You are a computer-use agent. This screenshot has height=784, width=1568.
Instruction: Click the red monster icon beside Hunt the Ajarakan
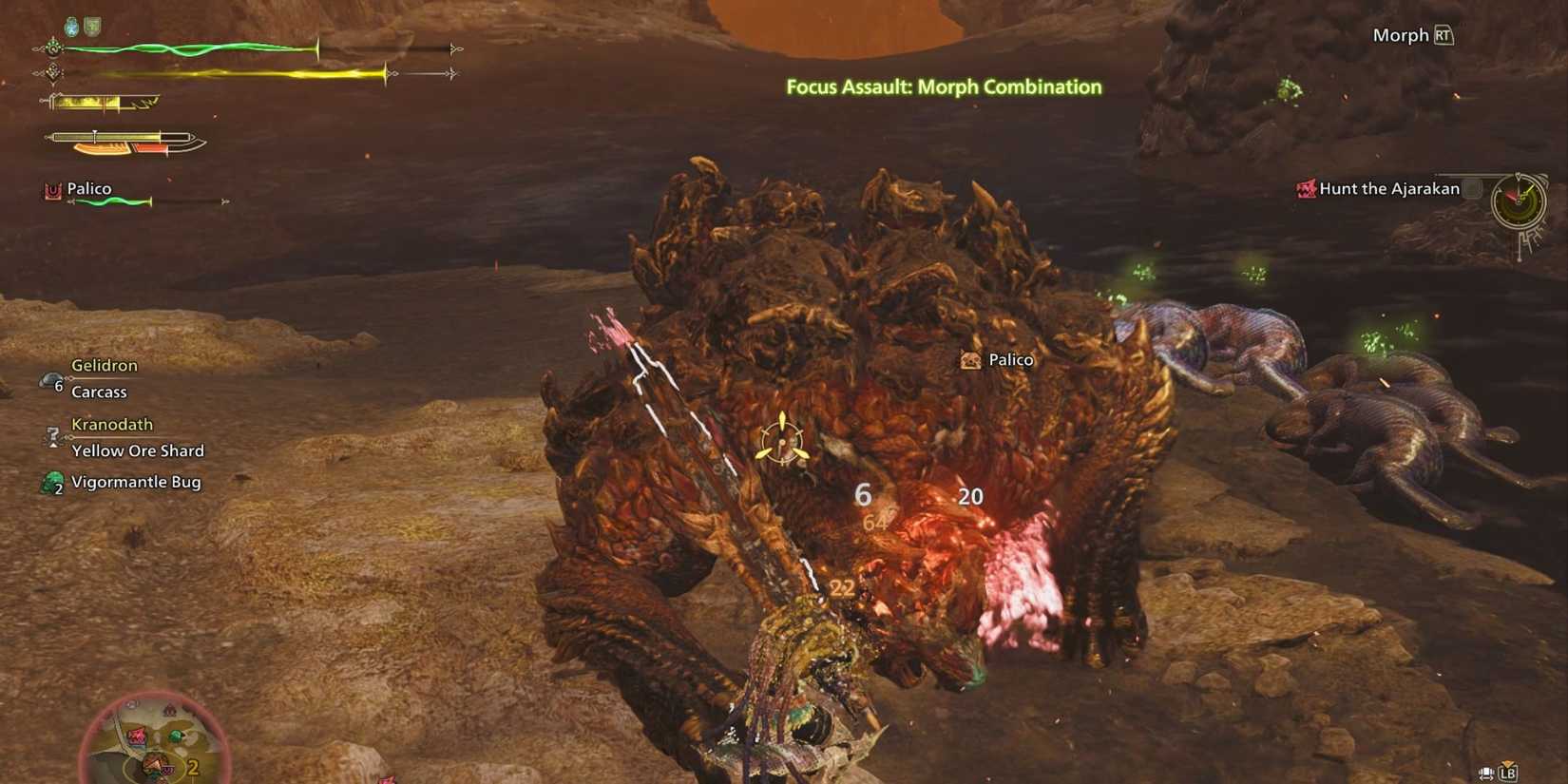point(1306,189)
